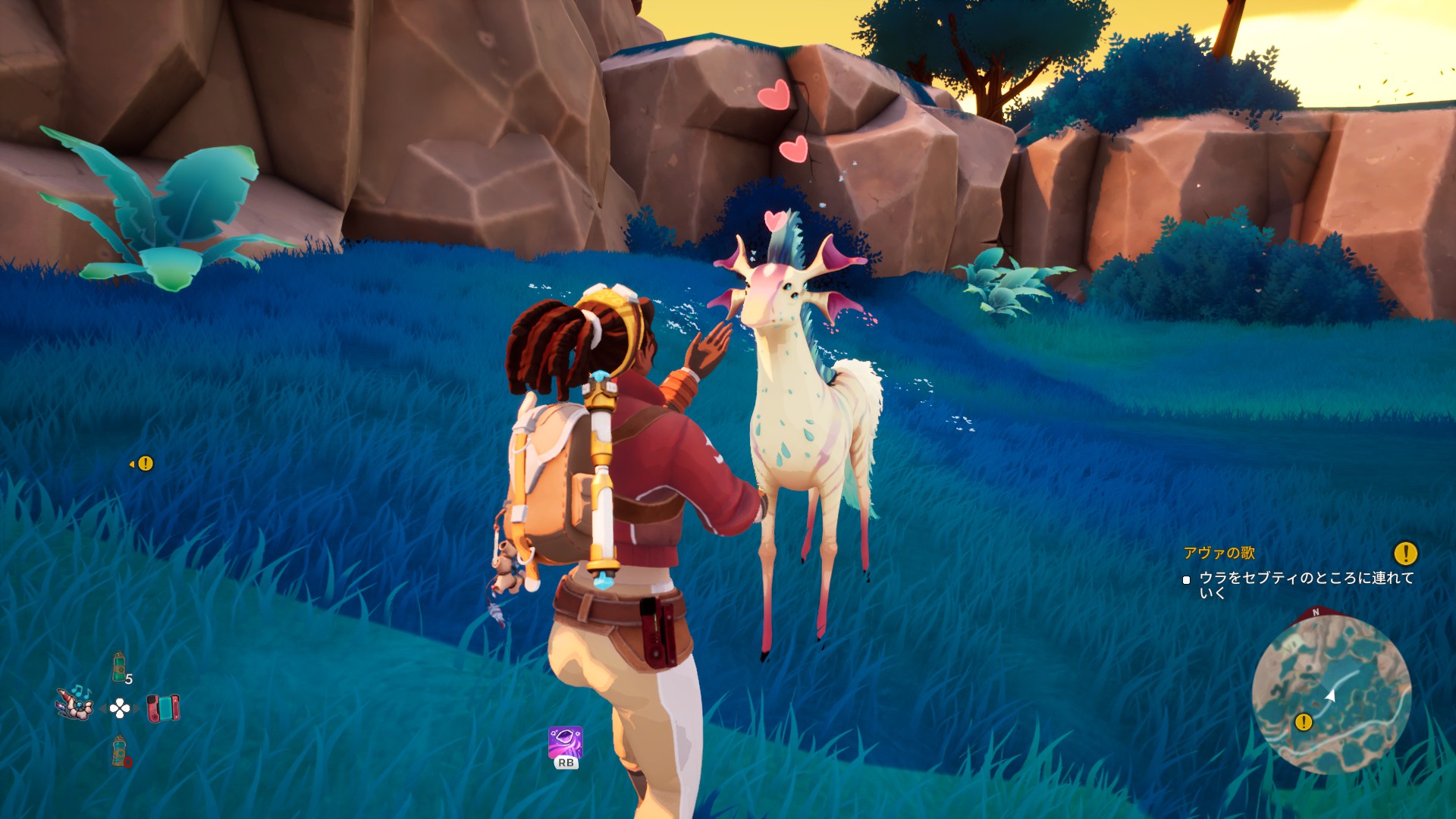The width and height of the screenshot is (1456, 819).
Task: Click the yellow exclamation badge beside quest title
Action: (1405, 553)
